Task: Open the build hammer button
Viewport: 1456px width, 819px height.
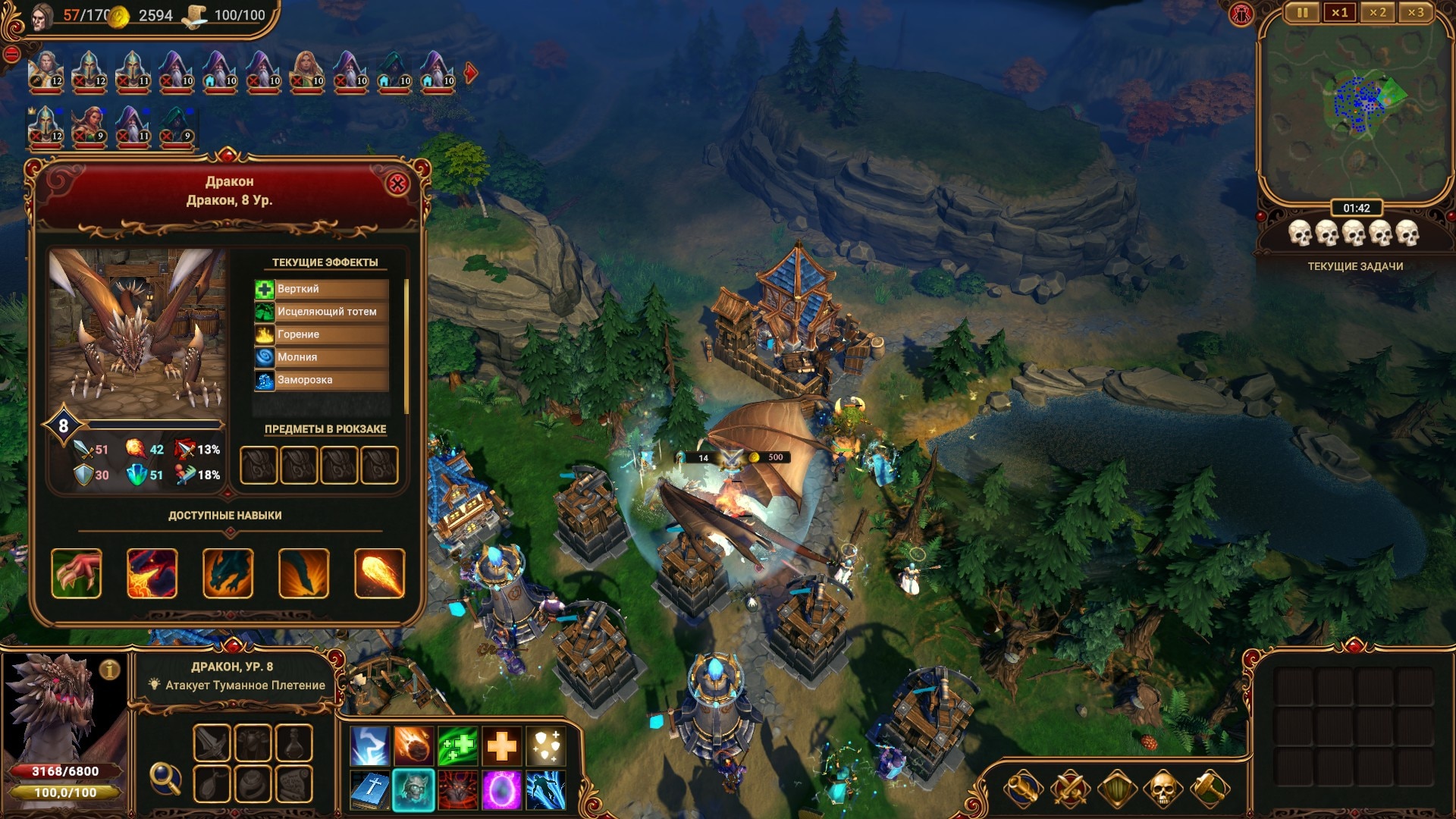Action: 1209,789
